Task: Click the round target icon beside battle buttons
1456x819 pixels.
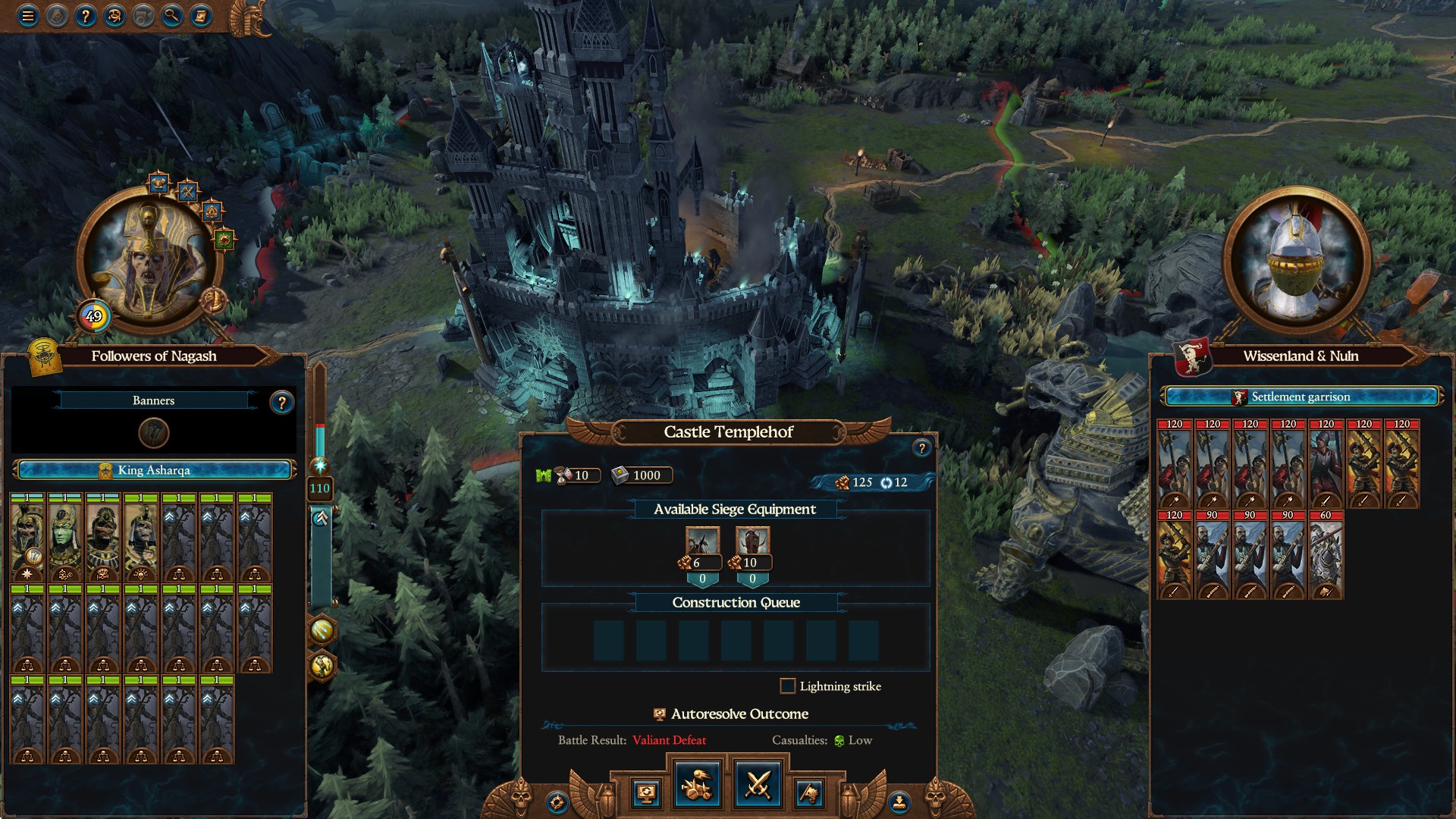Action: 557,802
